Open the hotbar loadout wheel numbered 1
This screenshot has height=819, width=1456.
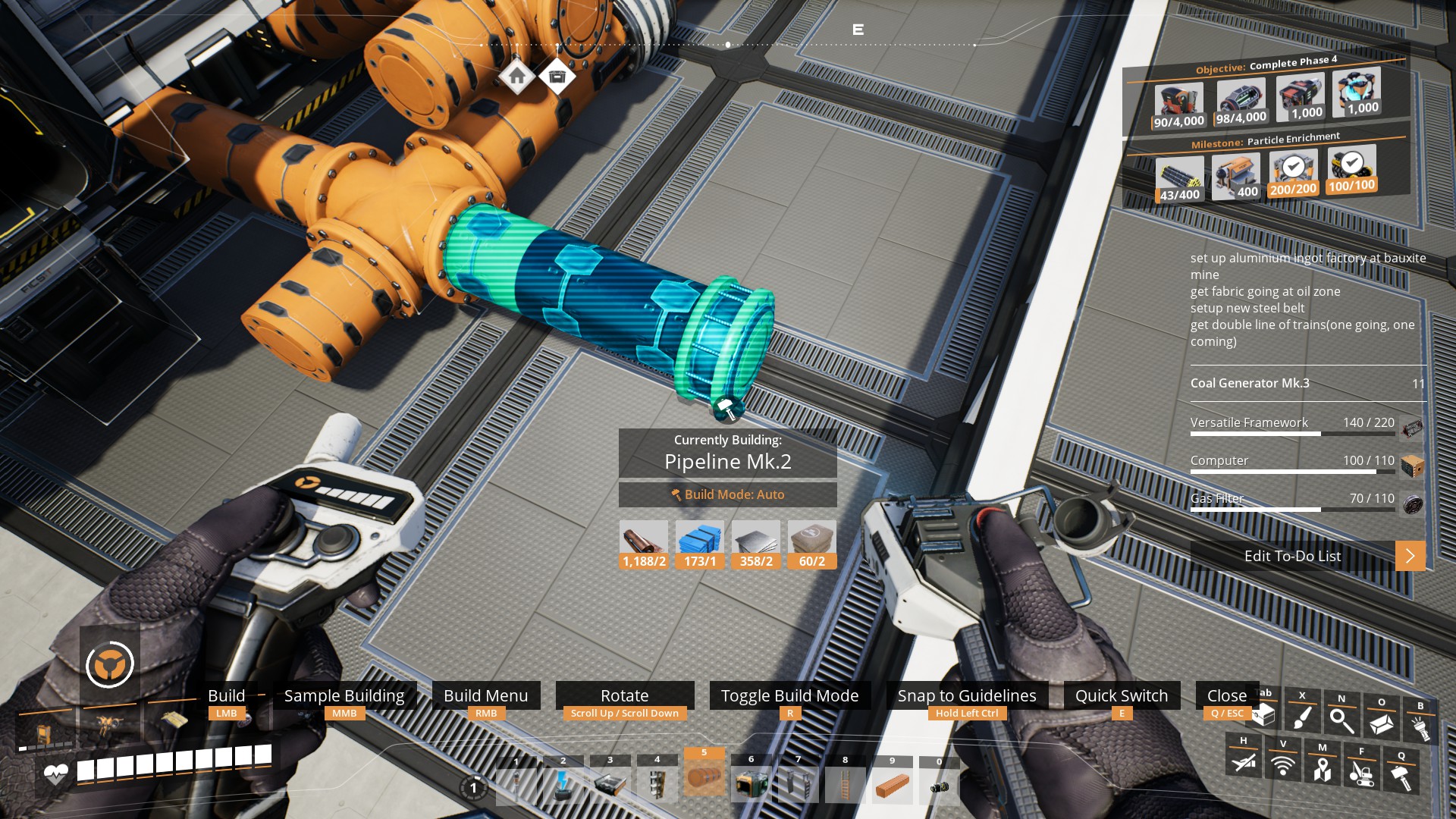(x=474, y=789)
